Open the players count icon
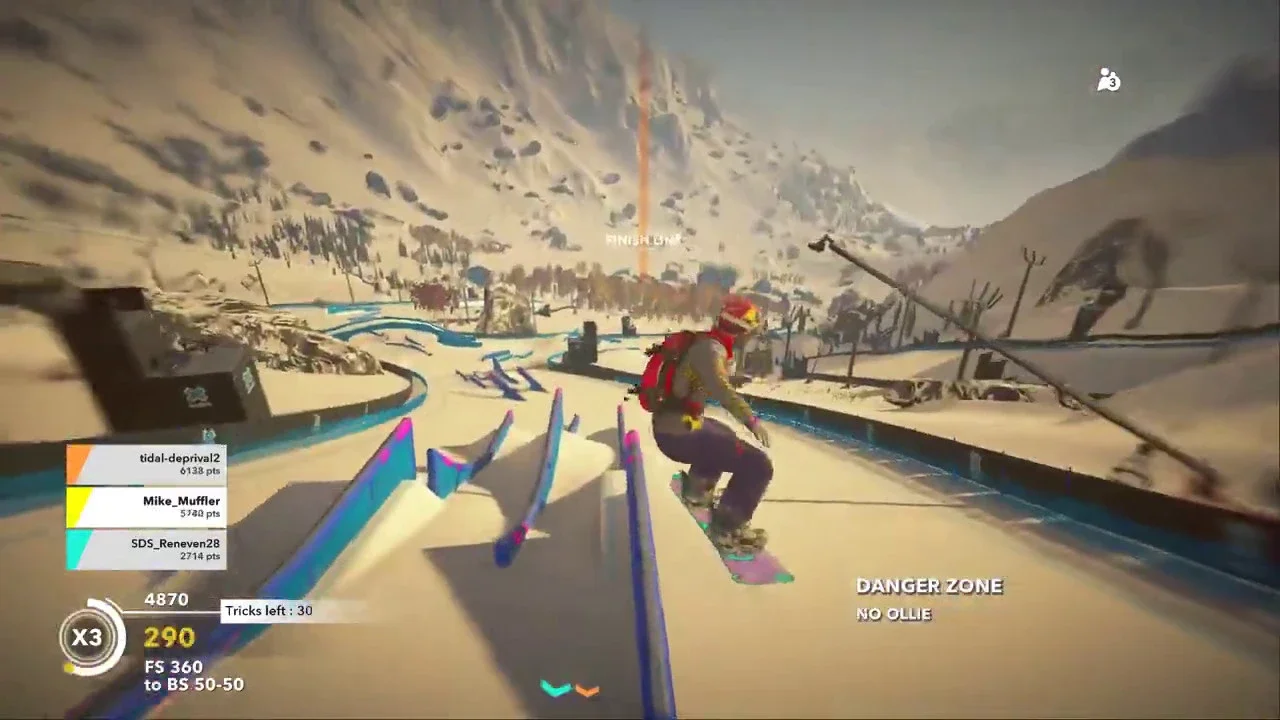This screenshot has height=720, width=1280. (1108, 81)
